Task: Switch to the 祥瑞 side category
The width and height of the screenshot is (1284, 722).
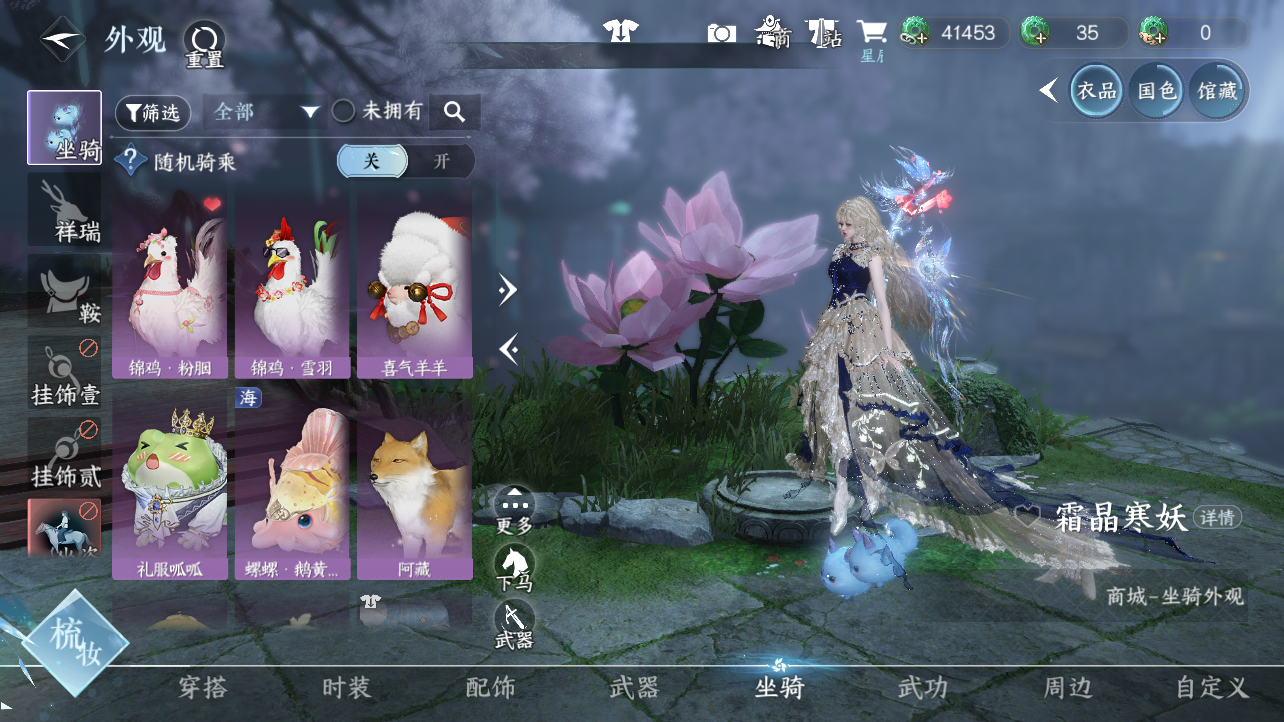Action: coord(65,210)
